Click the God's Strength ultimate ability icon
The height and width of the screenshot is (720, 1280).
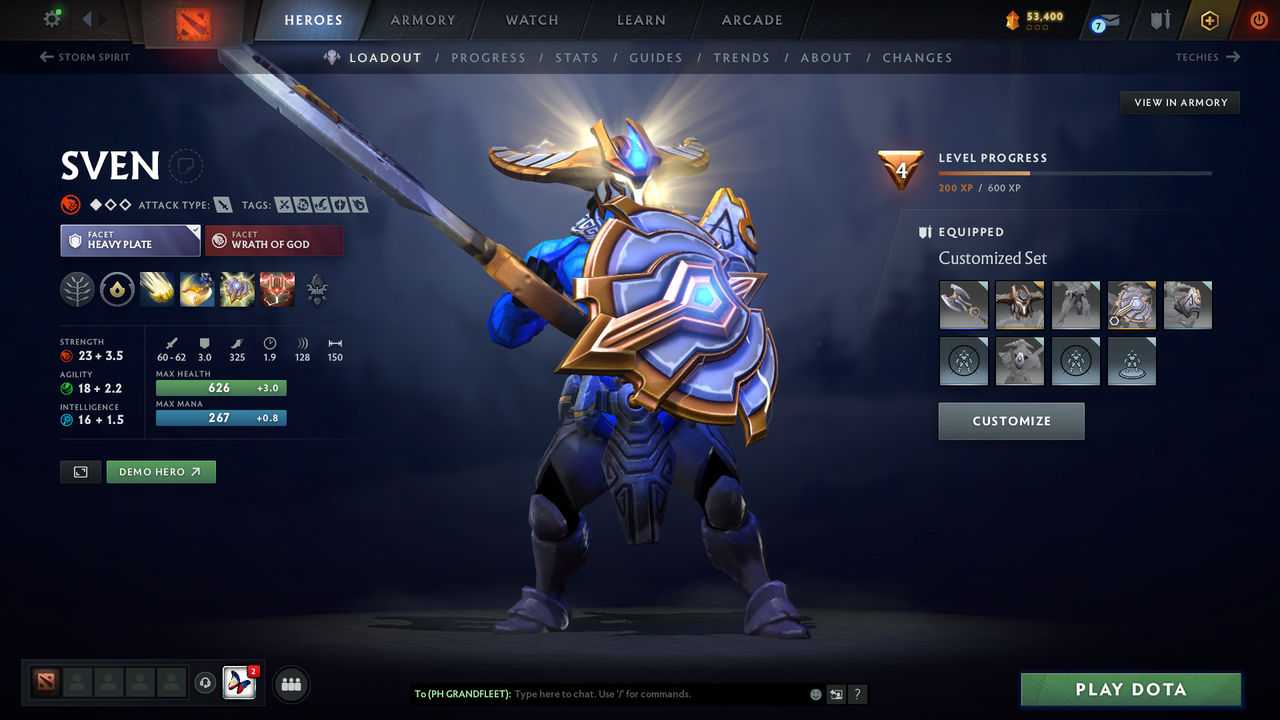click(277, 290)
